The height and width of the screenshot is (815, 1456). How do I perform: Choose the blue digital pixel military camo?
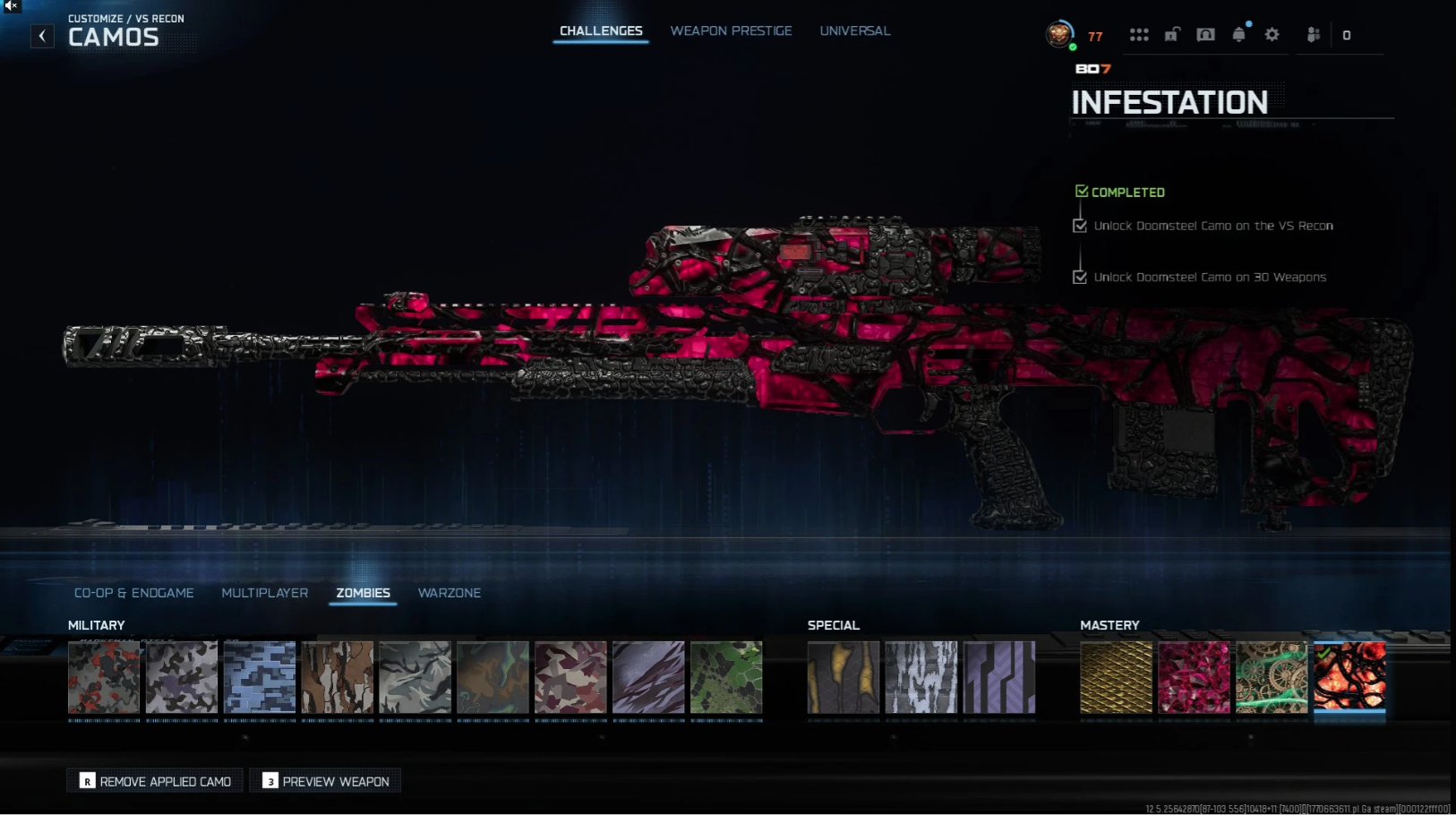tap(260, 677)
